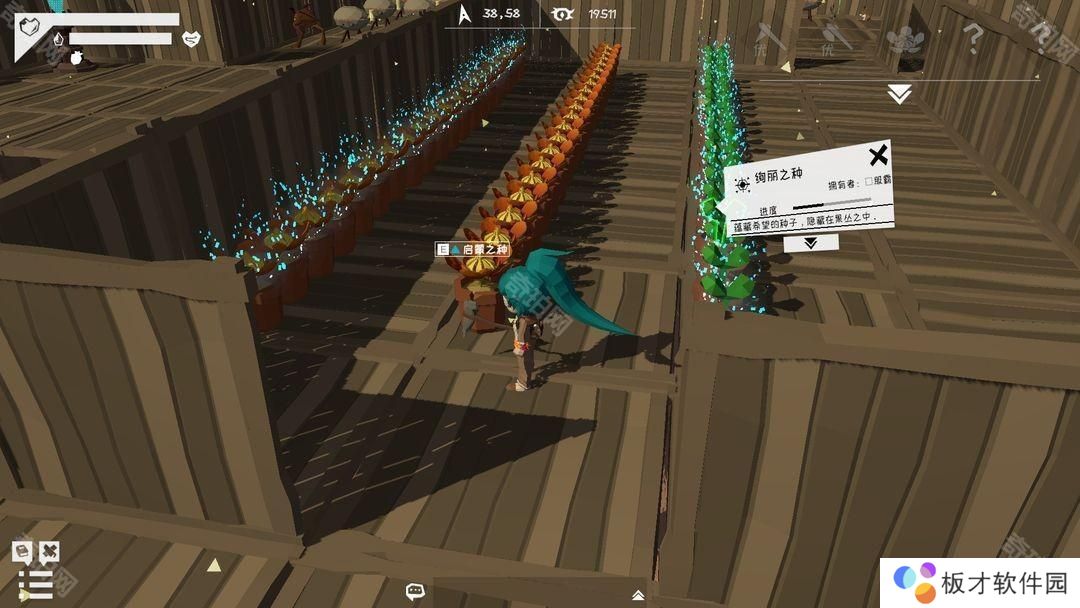
Task: Open the list menu icon
Action: click(x=36, y=584)
